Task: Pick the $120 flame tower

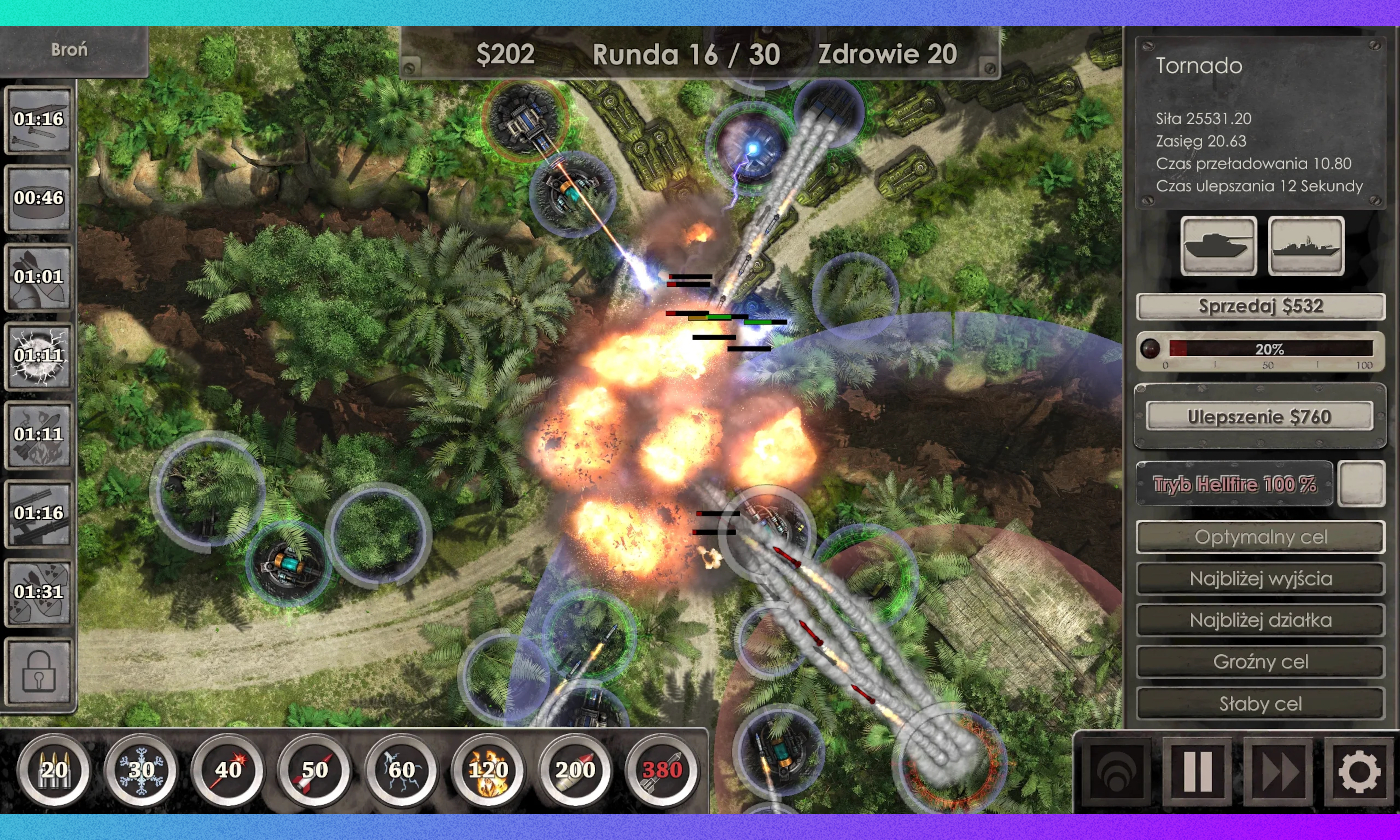Action: 488,770
